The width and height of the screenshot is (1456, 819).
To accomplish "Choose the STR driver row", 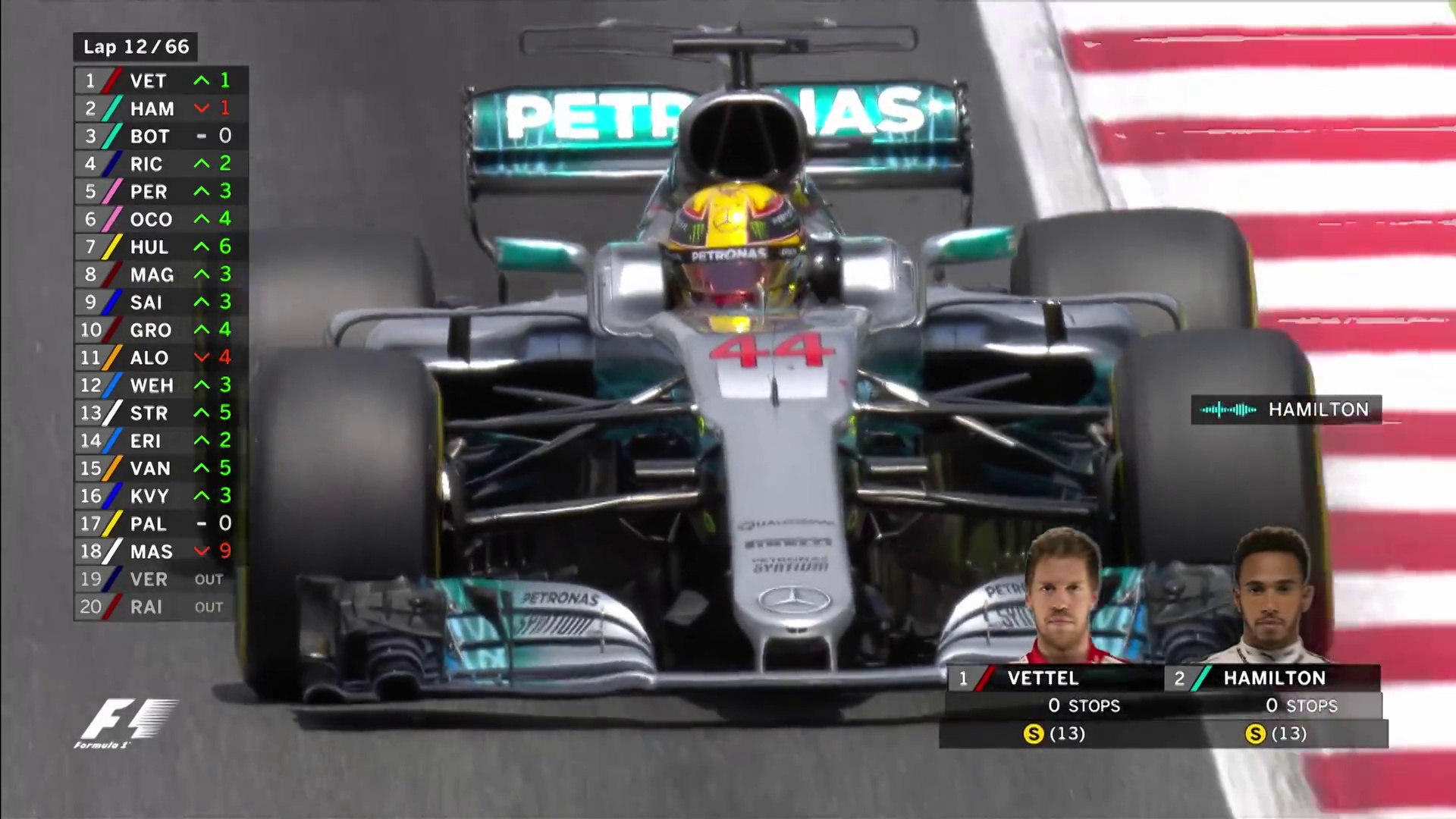I will pos(161,413).
